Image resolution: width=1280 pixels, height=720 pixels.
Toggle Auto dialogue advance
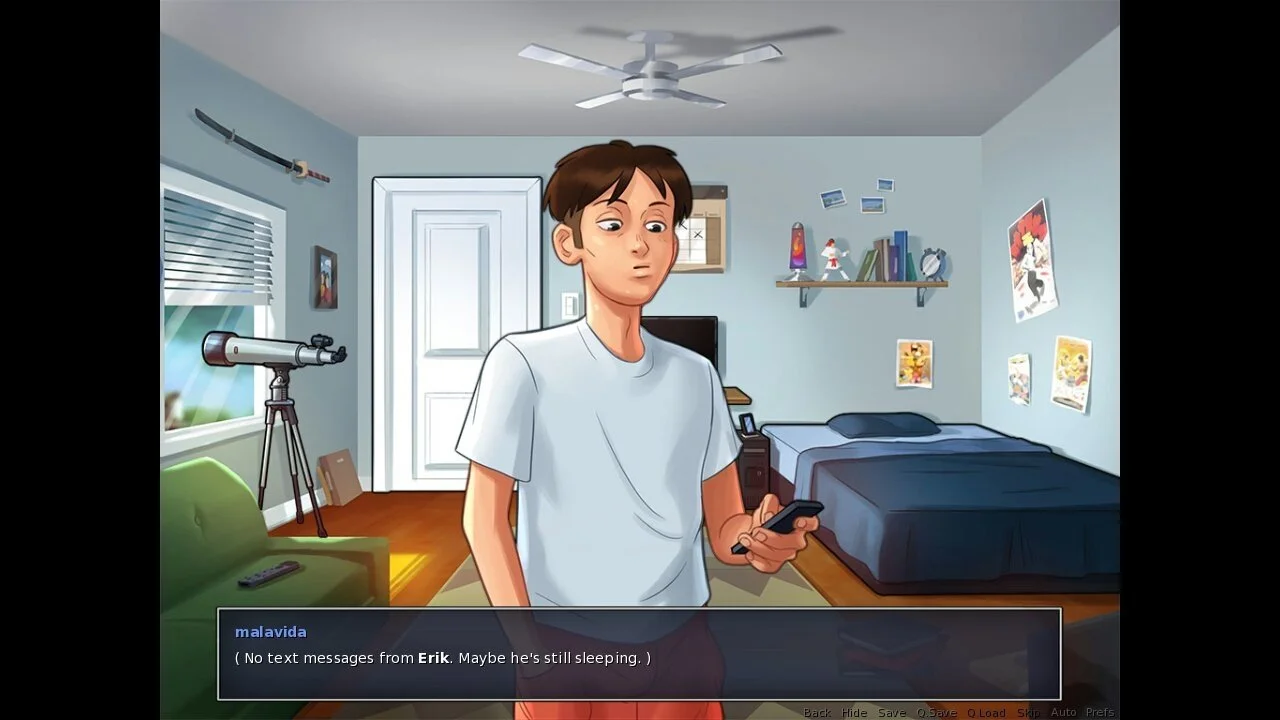click(1063, 712)
